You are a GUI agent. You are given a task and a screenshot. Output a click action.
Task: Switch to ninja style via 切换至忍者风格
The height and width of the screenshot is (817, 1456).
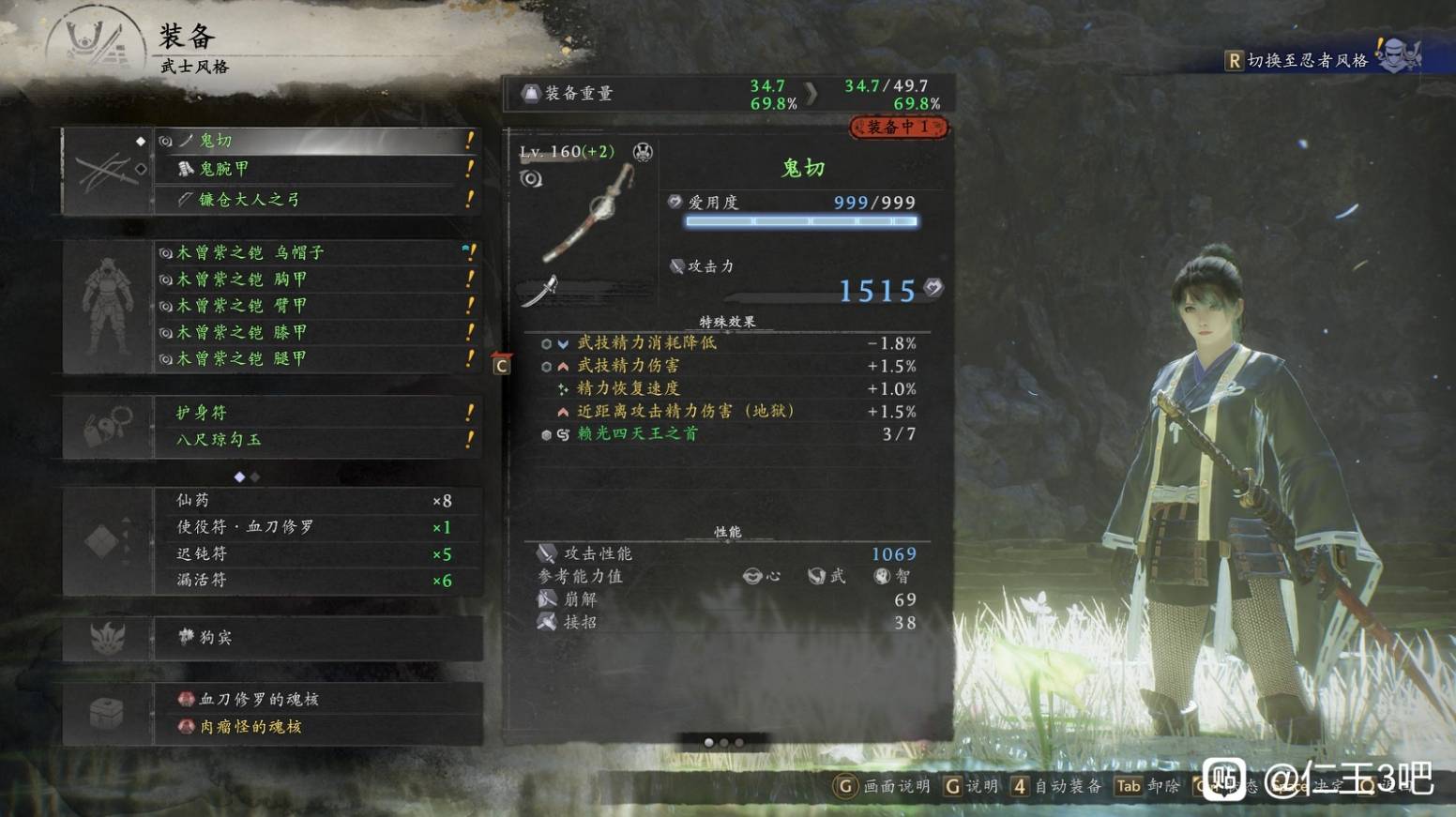1306,61
